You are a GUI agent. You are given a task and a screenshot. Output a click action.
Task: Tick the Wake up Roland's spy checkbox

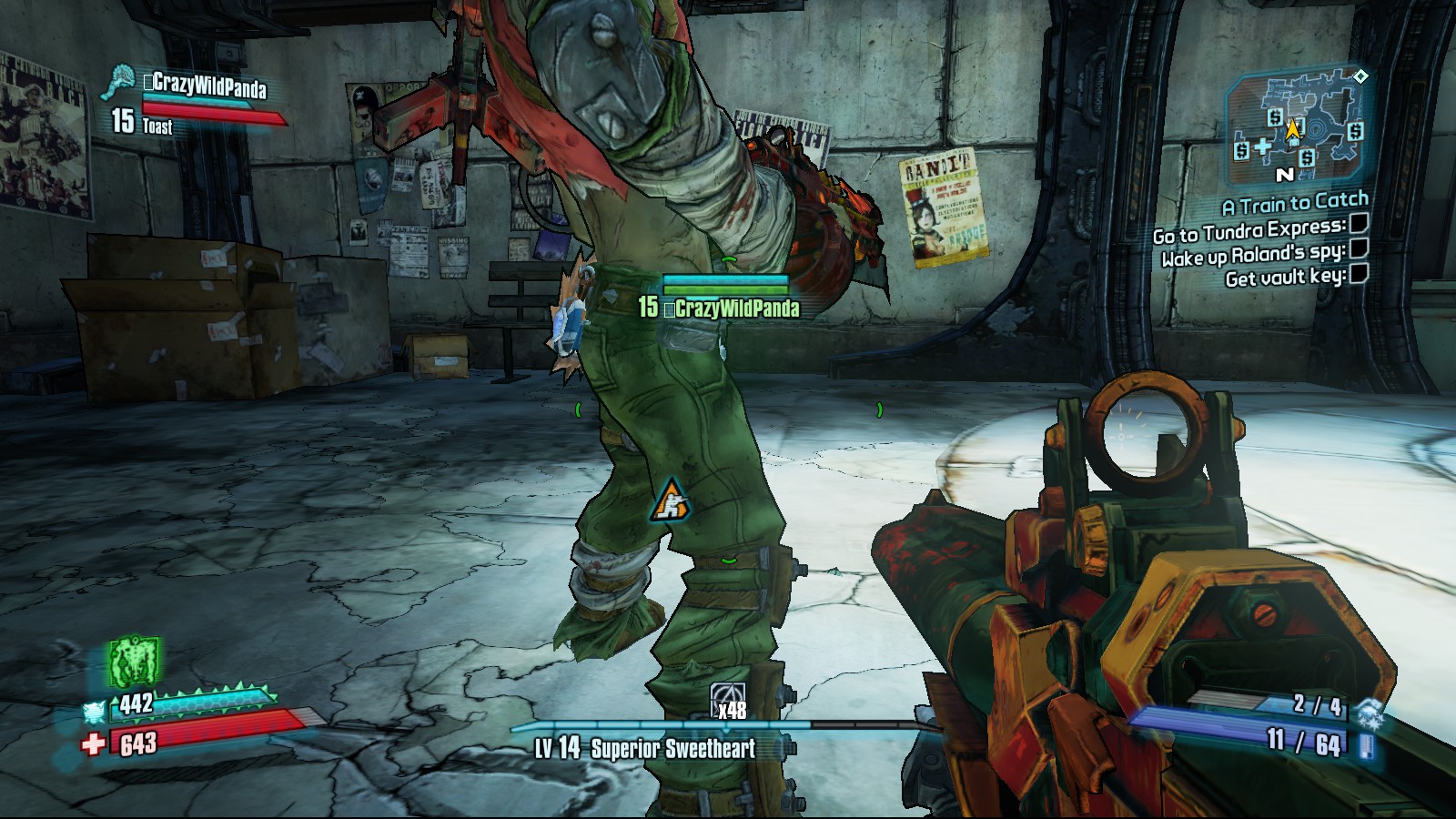pos(1359,248)
